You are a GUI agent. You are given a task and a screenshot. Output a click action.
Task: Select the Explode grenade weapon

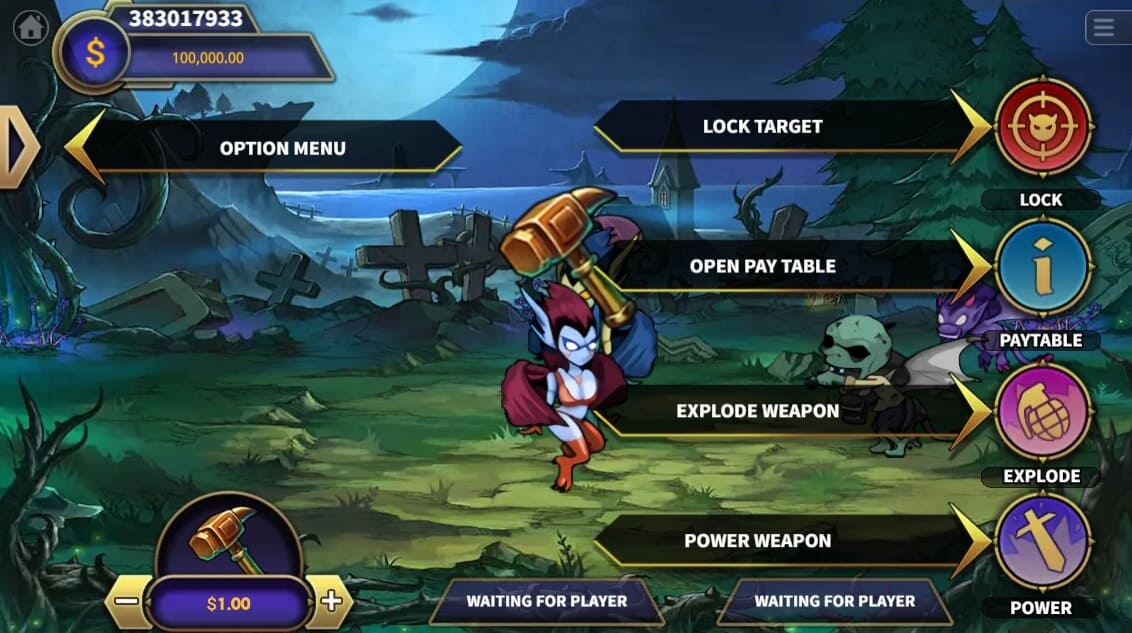[x=1043, y=411]
